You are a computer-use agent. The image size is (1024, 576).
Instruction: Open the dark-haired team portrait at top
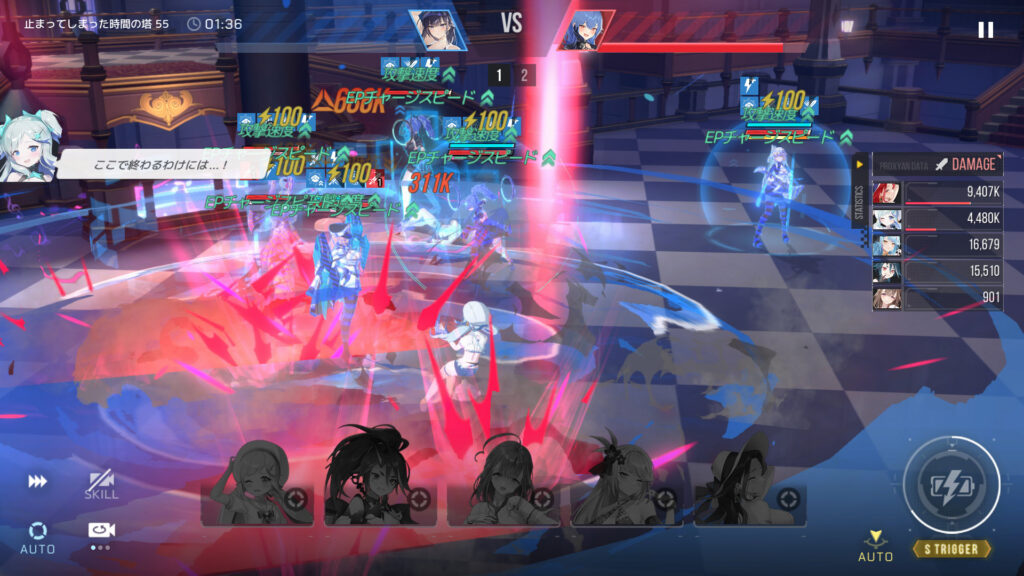(x=437, y=29)
